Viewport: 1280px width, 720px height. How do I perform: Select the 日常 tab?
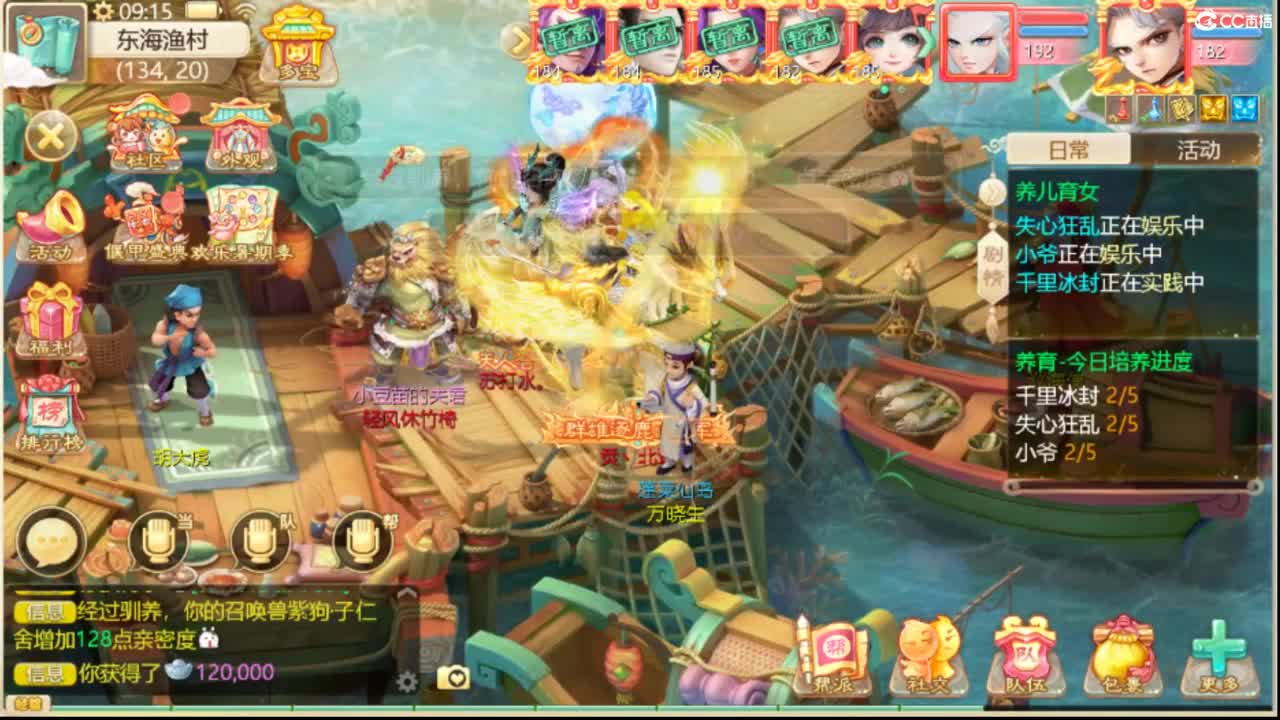coord(1067,148)
